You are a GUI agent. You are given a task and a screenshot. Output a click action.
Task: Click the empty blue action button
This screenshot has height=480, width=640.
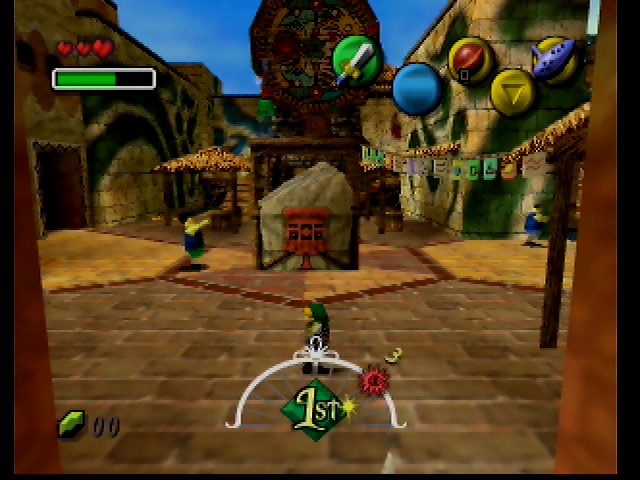[x=418, y=89]
